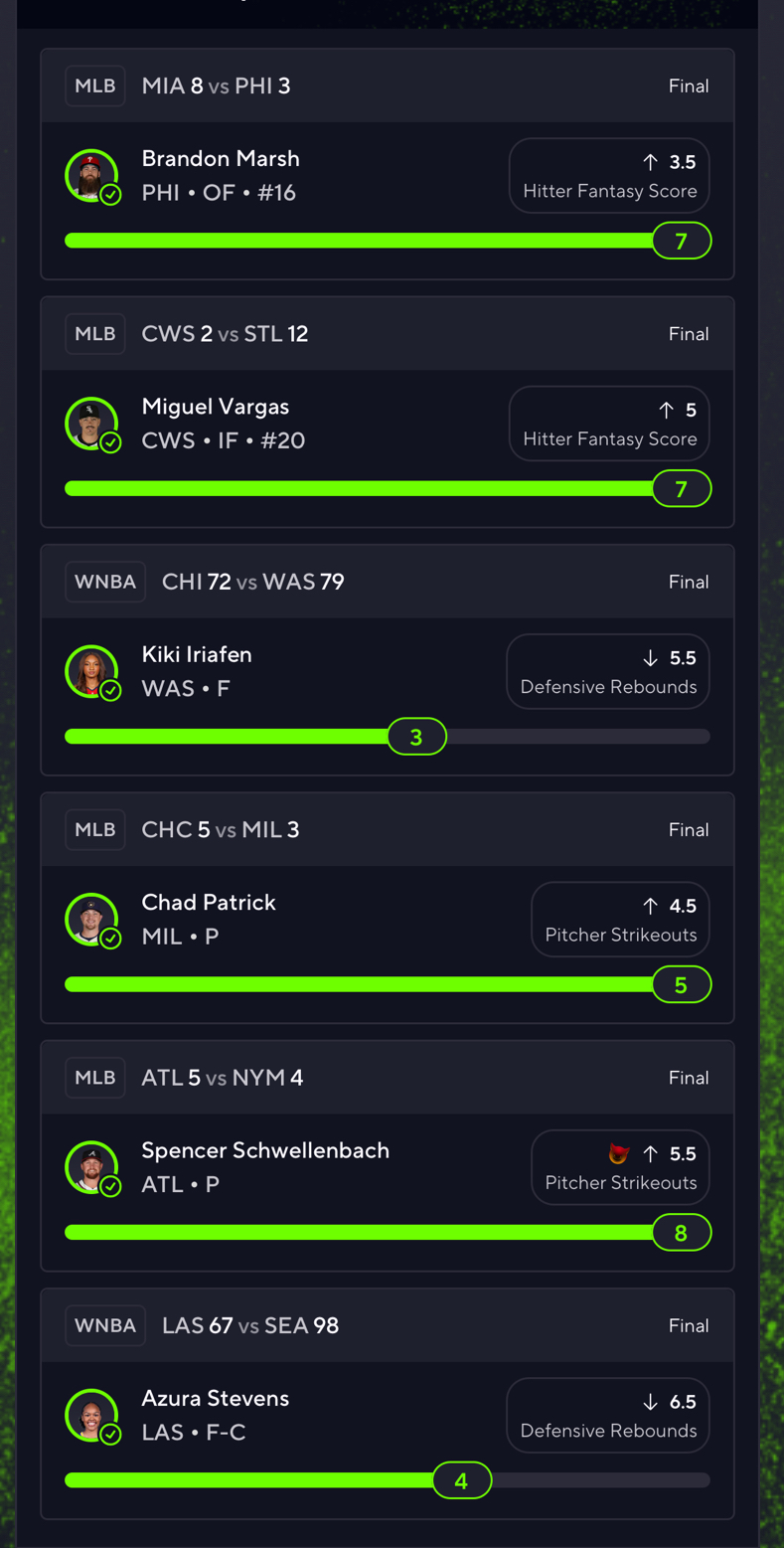Image resolution: width=784 pixels, height=1548 pixels.
Task: Show Spencer Schwellenbach's player photo
Action: click(90, 1166)
